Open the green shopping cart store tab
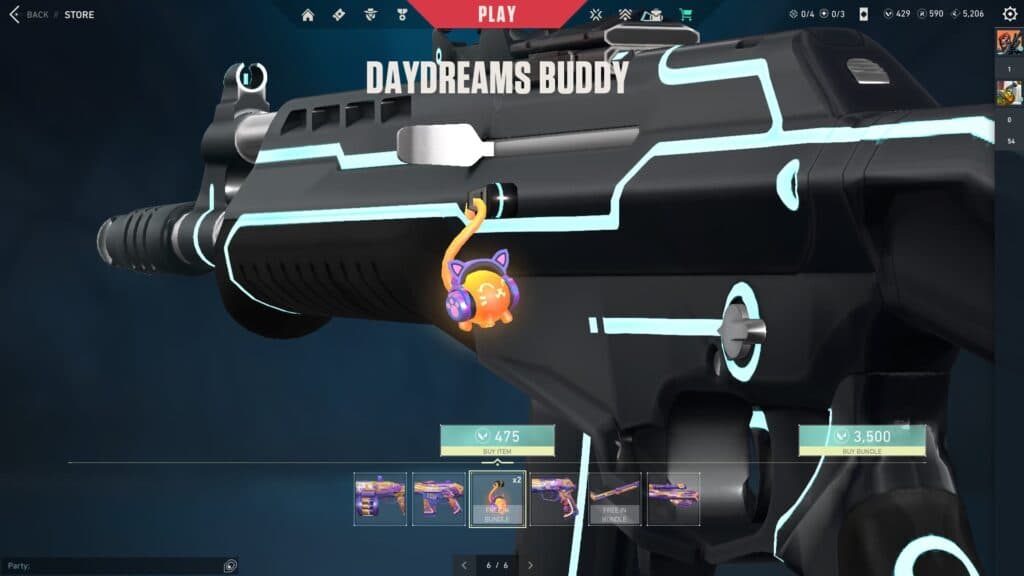The width and height of the screenshot is (1024, 576). point(685,15)
